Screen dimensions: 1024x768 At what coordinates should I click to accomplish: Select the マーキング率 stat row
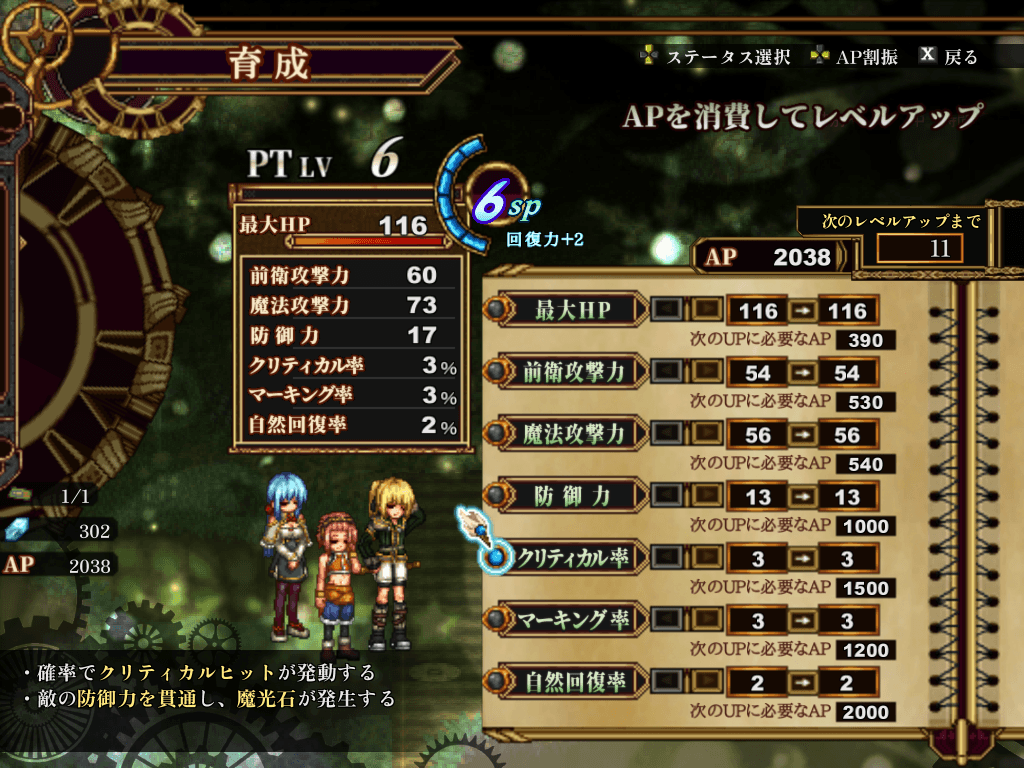(x=572, y=620)
